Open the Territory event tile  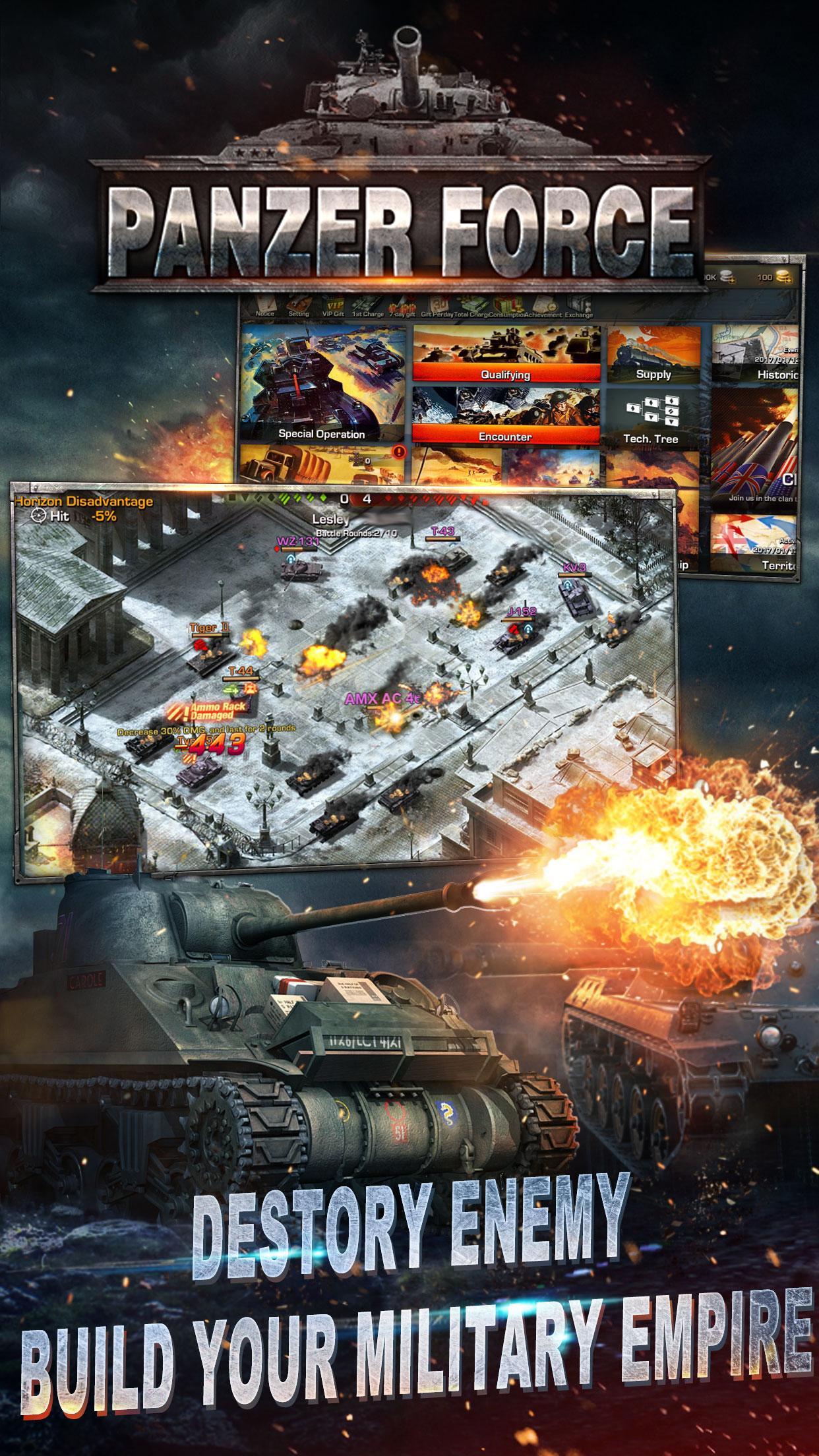756,544
